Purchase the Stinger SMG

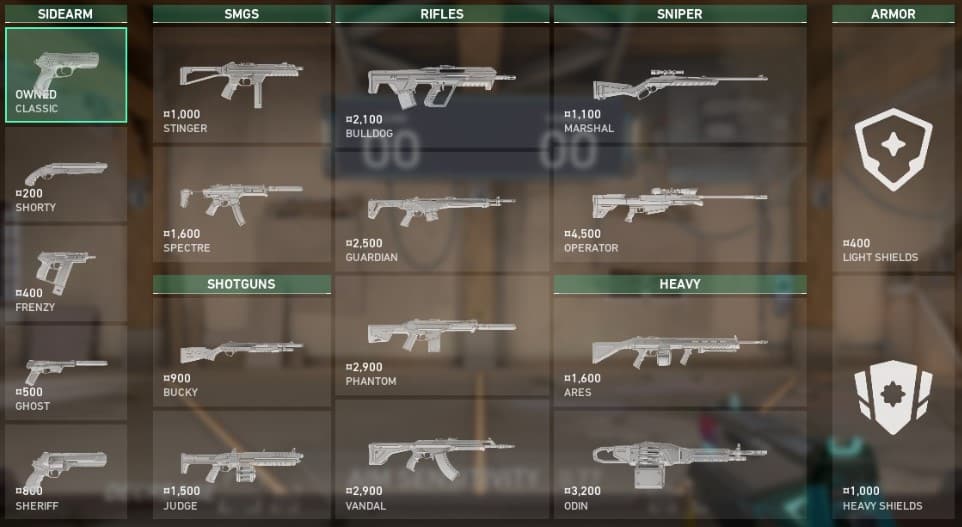coord(241,84)
